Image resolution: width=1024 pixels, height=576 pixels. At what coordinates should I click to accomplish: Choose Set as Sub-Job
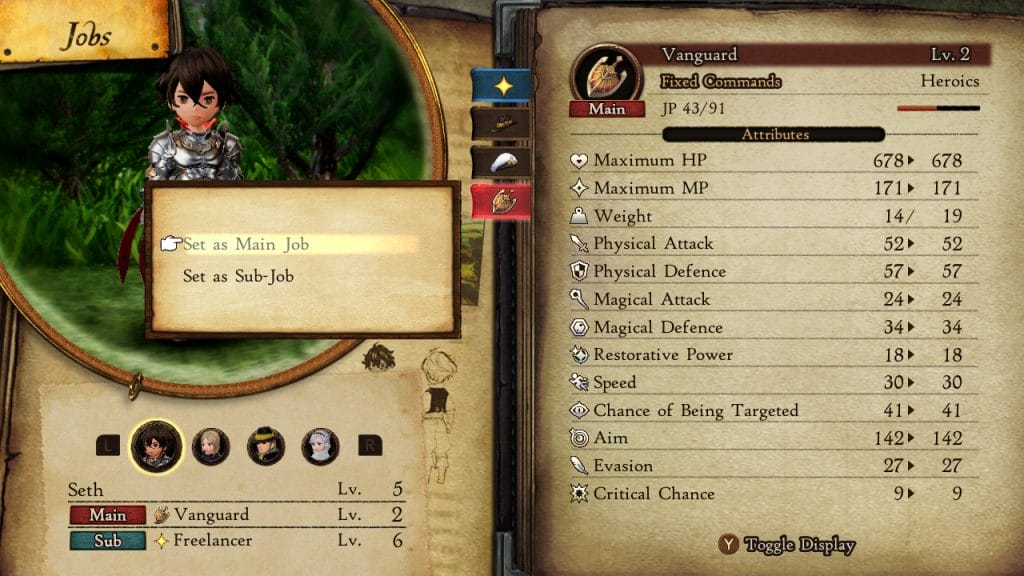coord(238,277)
